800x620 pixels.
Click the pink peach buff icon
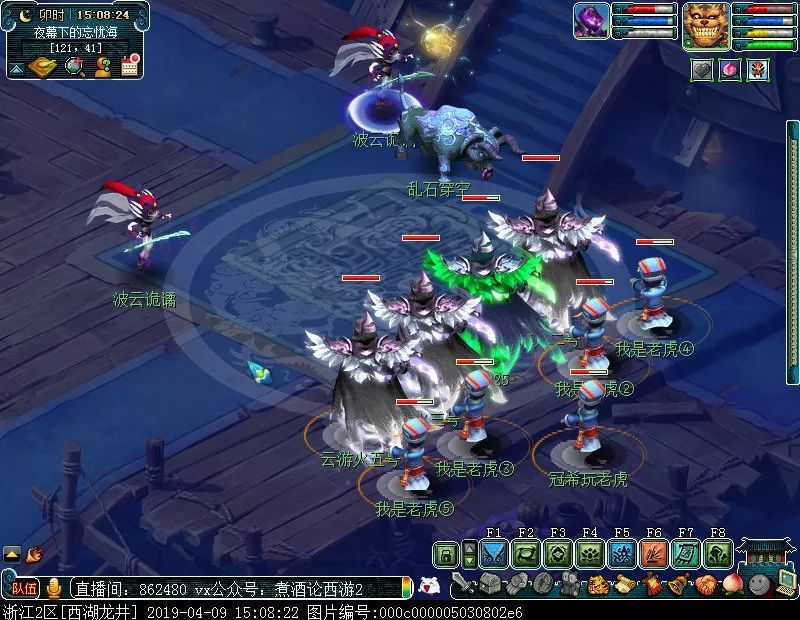pos(730,70)
